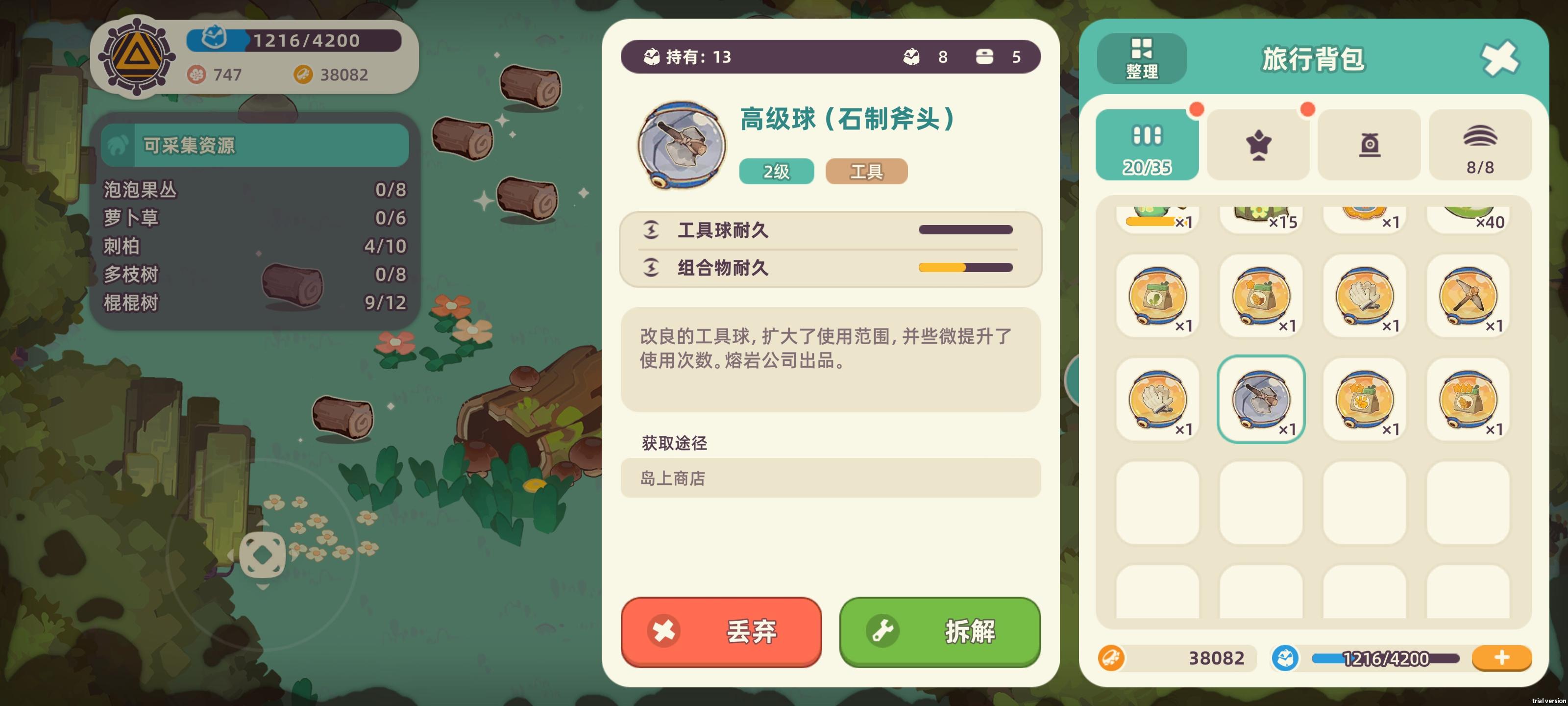The height and width of the screenshot is (706, 1568).
Task: Open the scale tab in the backpack
Action: 1369,144
